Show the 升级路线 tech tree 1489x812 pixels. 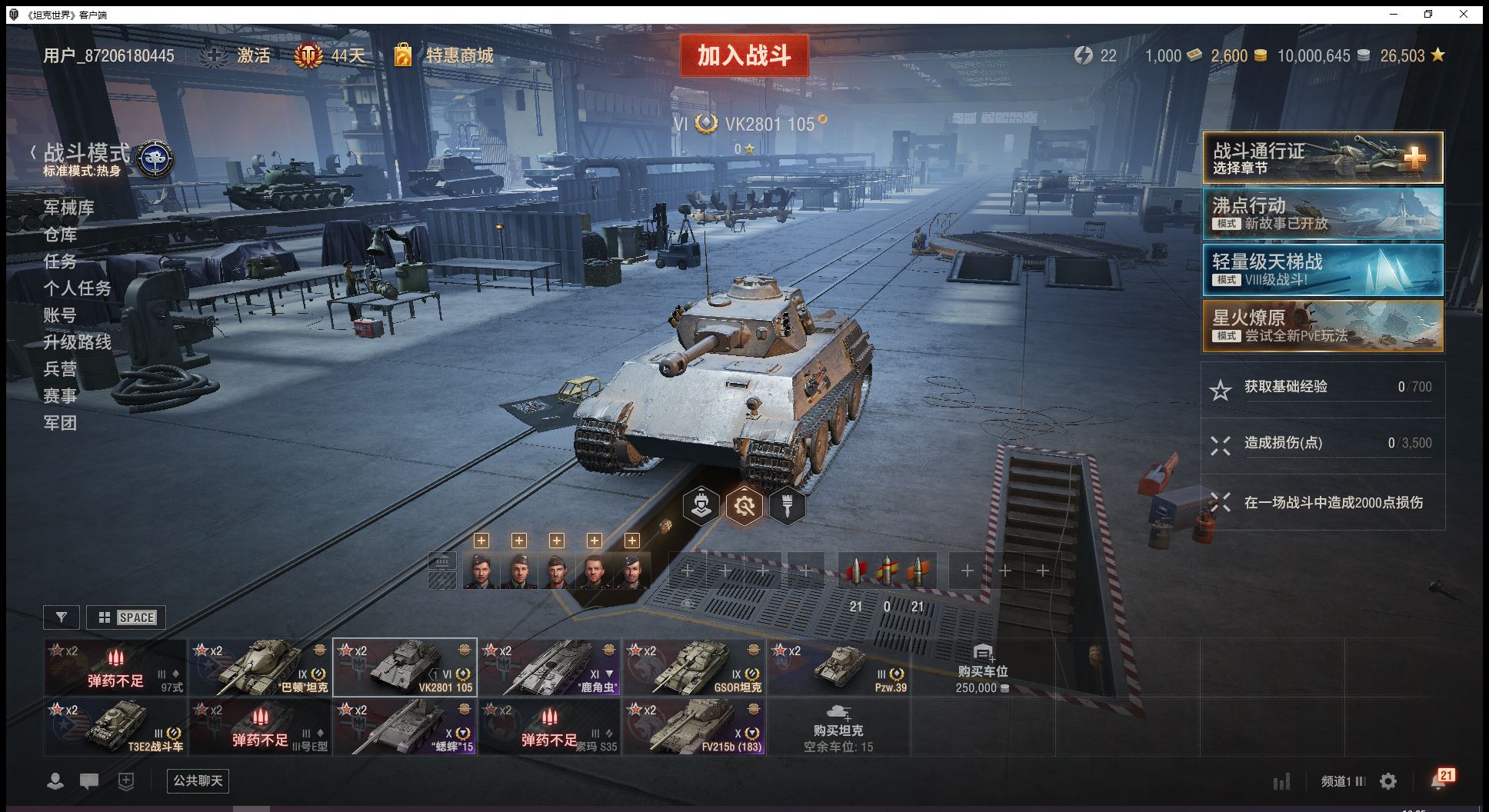(x=77, y=342)
